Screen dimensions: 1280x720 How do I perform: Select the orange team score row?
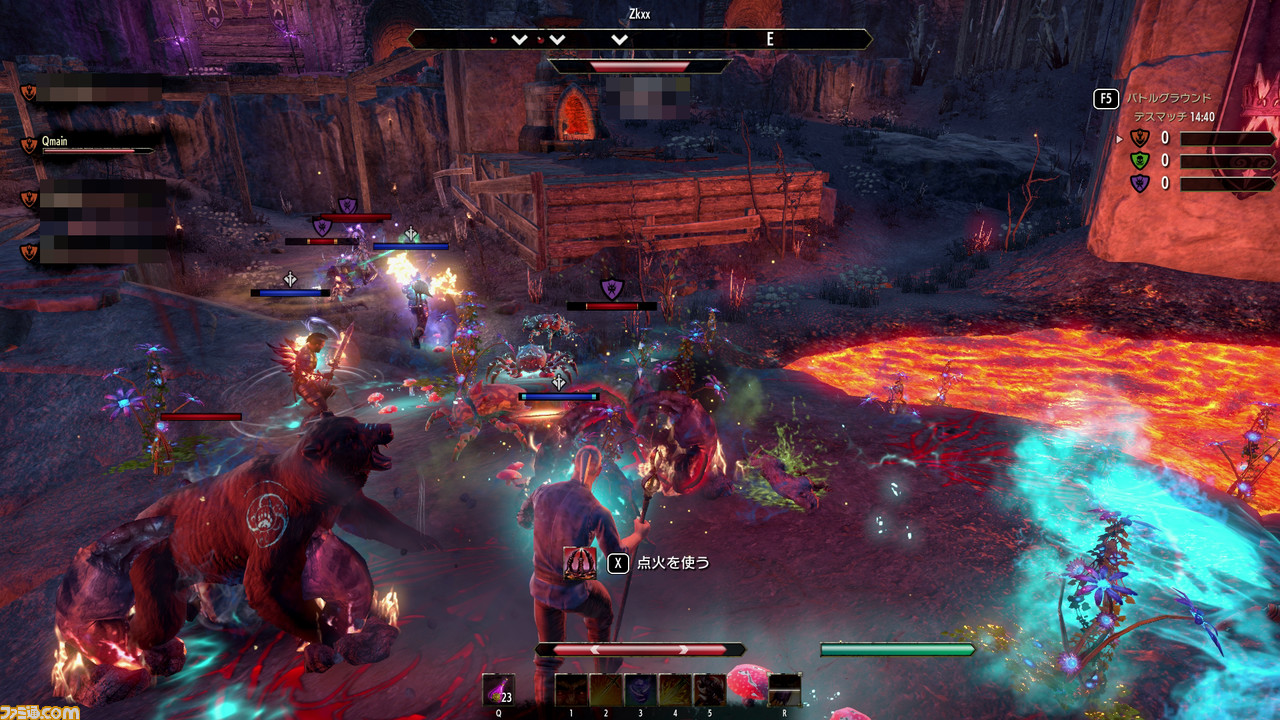1200,138
